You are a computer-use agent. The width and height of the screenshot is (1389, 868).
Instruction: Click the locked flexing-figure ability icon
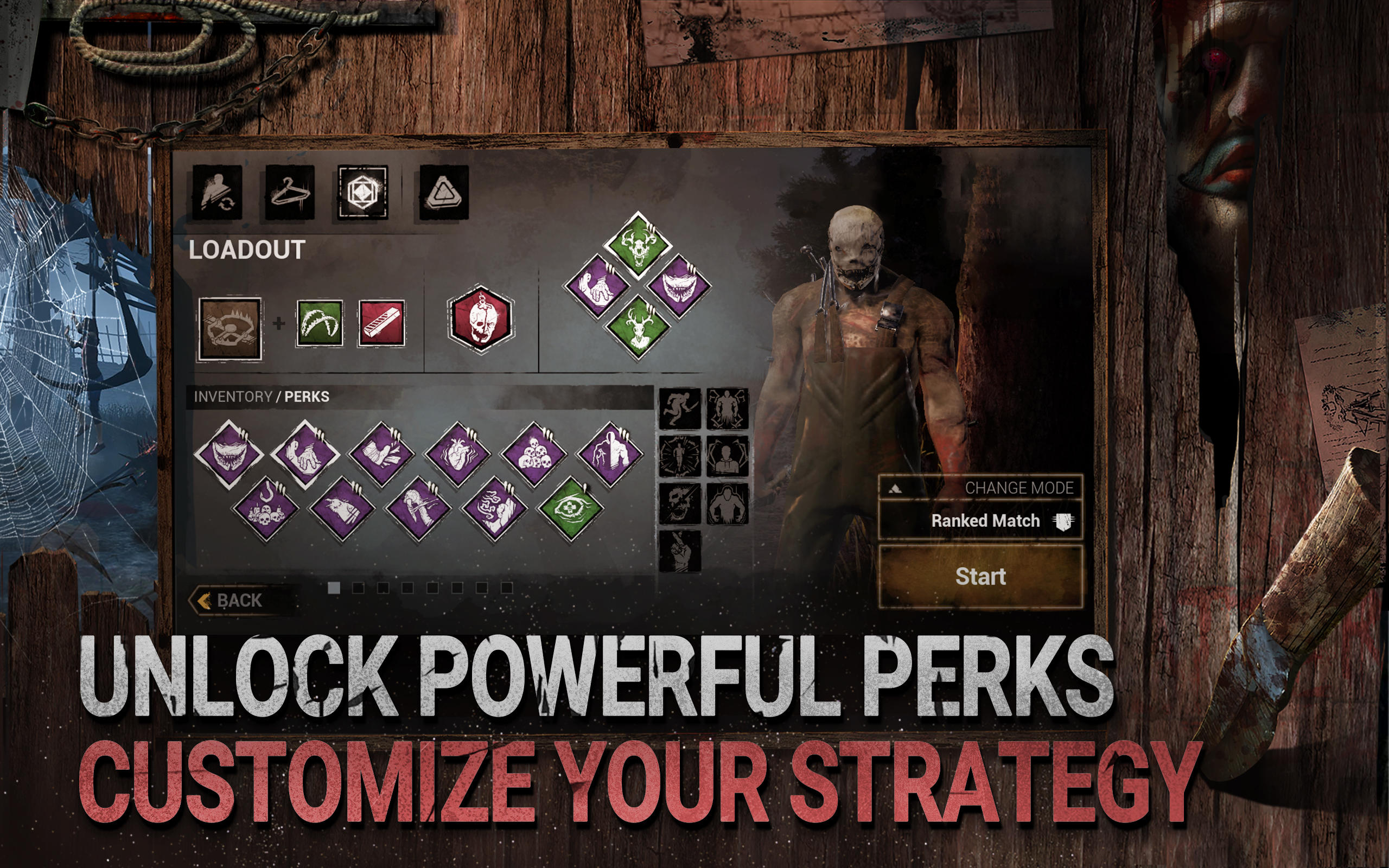[726, 505]
